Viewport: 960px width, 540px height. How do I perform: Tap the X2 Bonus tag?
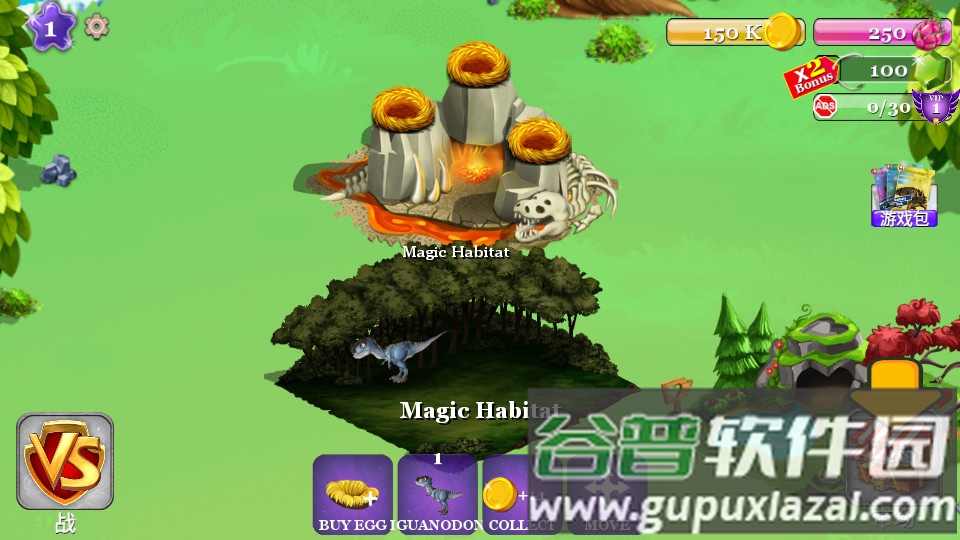click(810, 77)
